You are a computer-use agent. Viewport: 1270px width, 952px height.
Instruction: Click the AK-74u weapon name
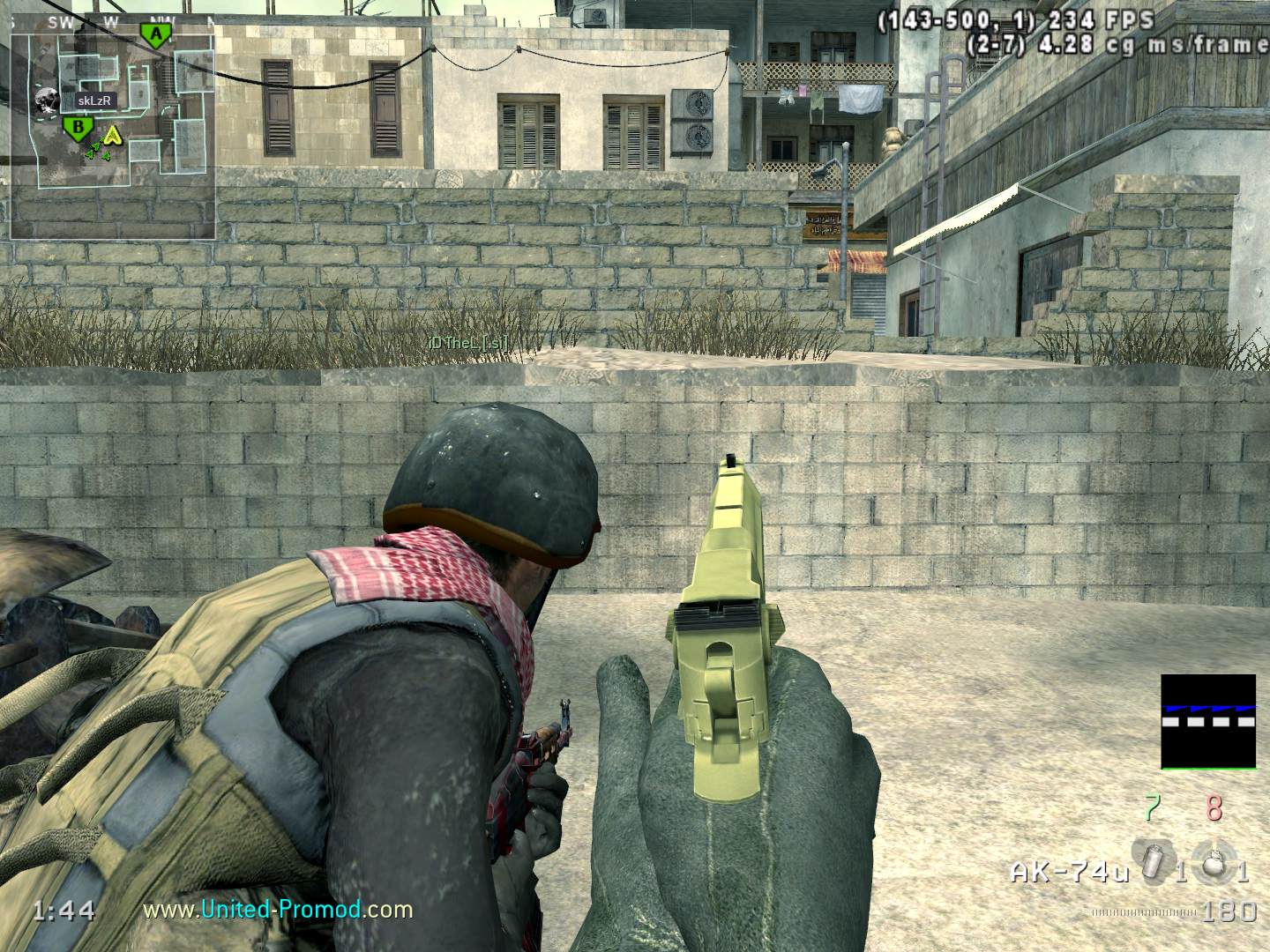[x=1069, y=873]
